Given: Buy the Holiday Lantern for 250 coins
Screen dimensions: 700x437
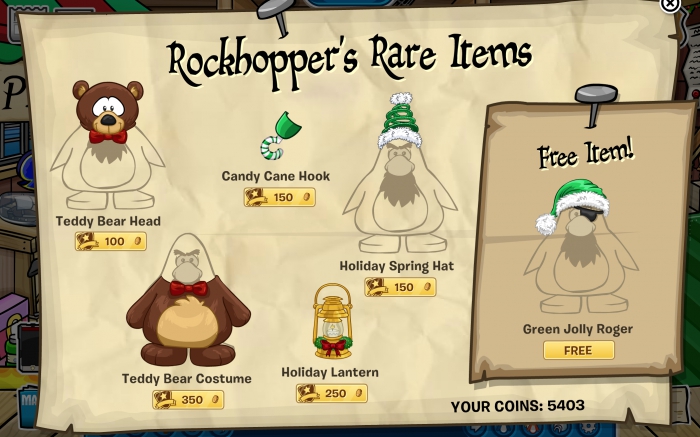Looking at the screenshot, I should pos(332,393).
